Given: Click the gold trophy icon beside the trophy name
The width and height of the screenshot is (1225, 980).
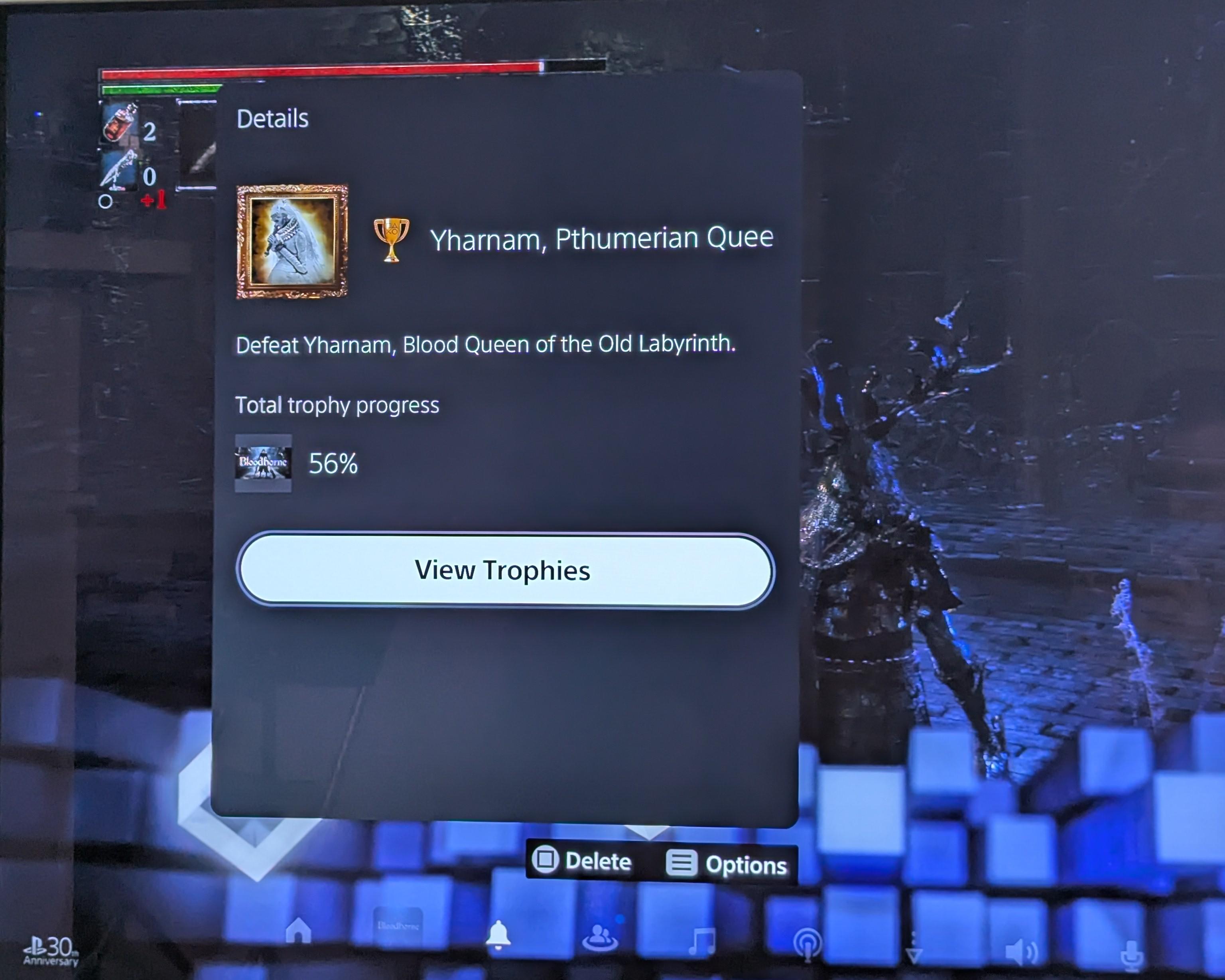Looking at the screenshot, I should tap(393, 239).
